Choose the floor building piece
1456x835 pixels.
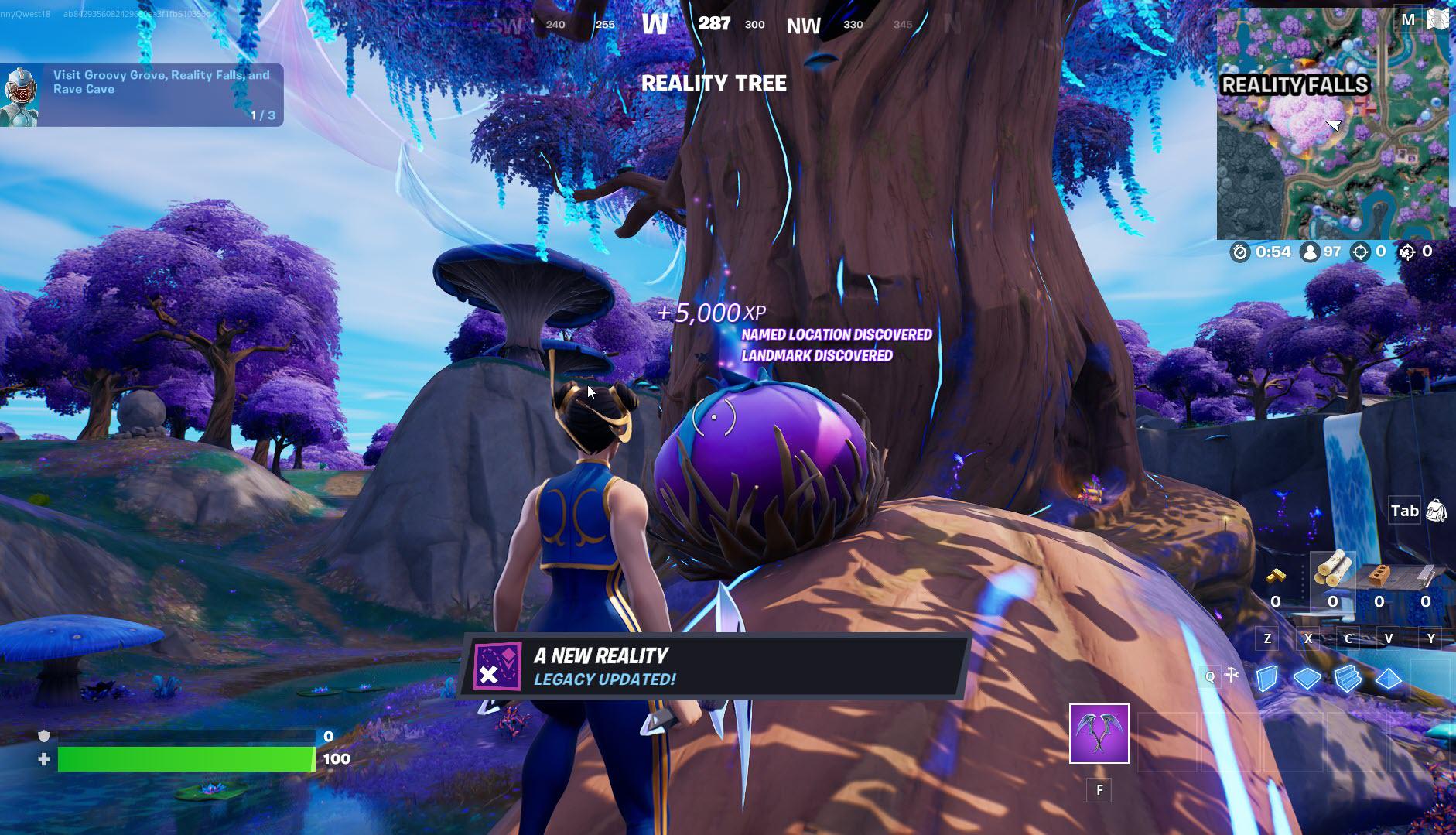1307,678
